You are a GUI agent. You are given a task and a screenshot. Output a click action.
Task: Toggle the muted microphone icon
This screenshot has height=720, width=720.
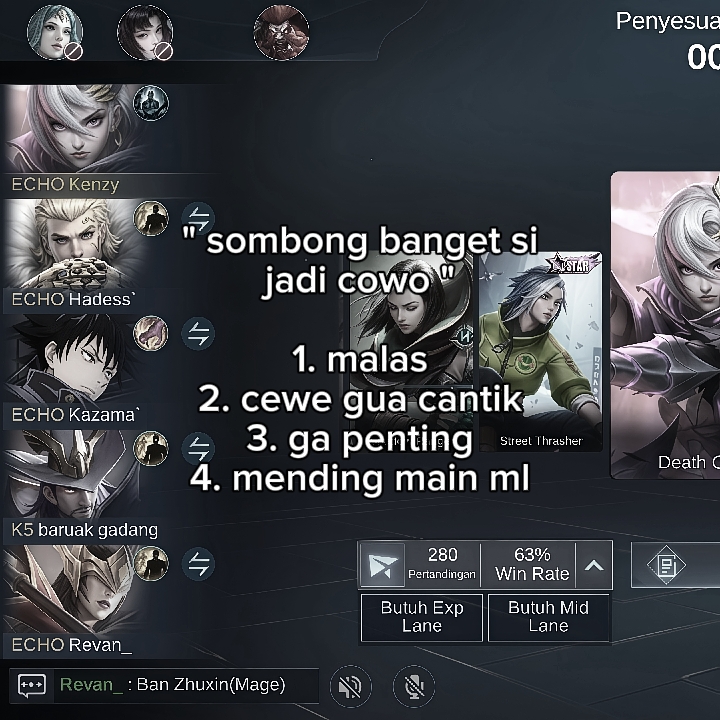coord(414,686)
